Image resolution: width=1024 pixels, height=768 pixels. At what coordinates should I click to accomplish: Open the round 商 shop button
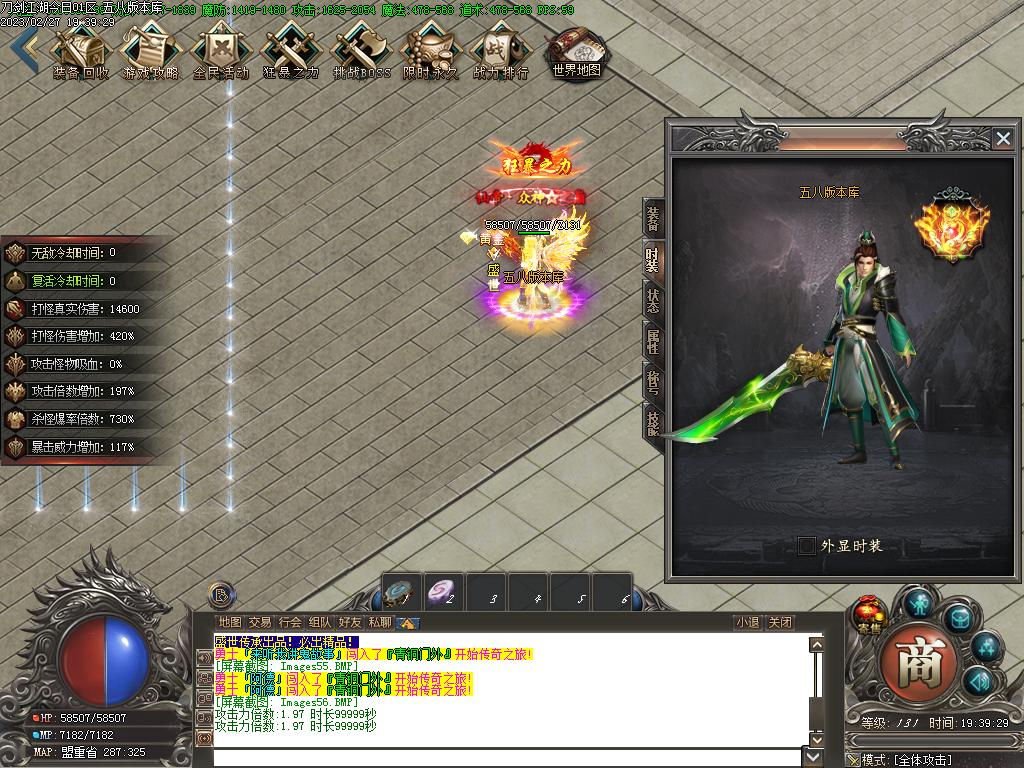918,663
